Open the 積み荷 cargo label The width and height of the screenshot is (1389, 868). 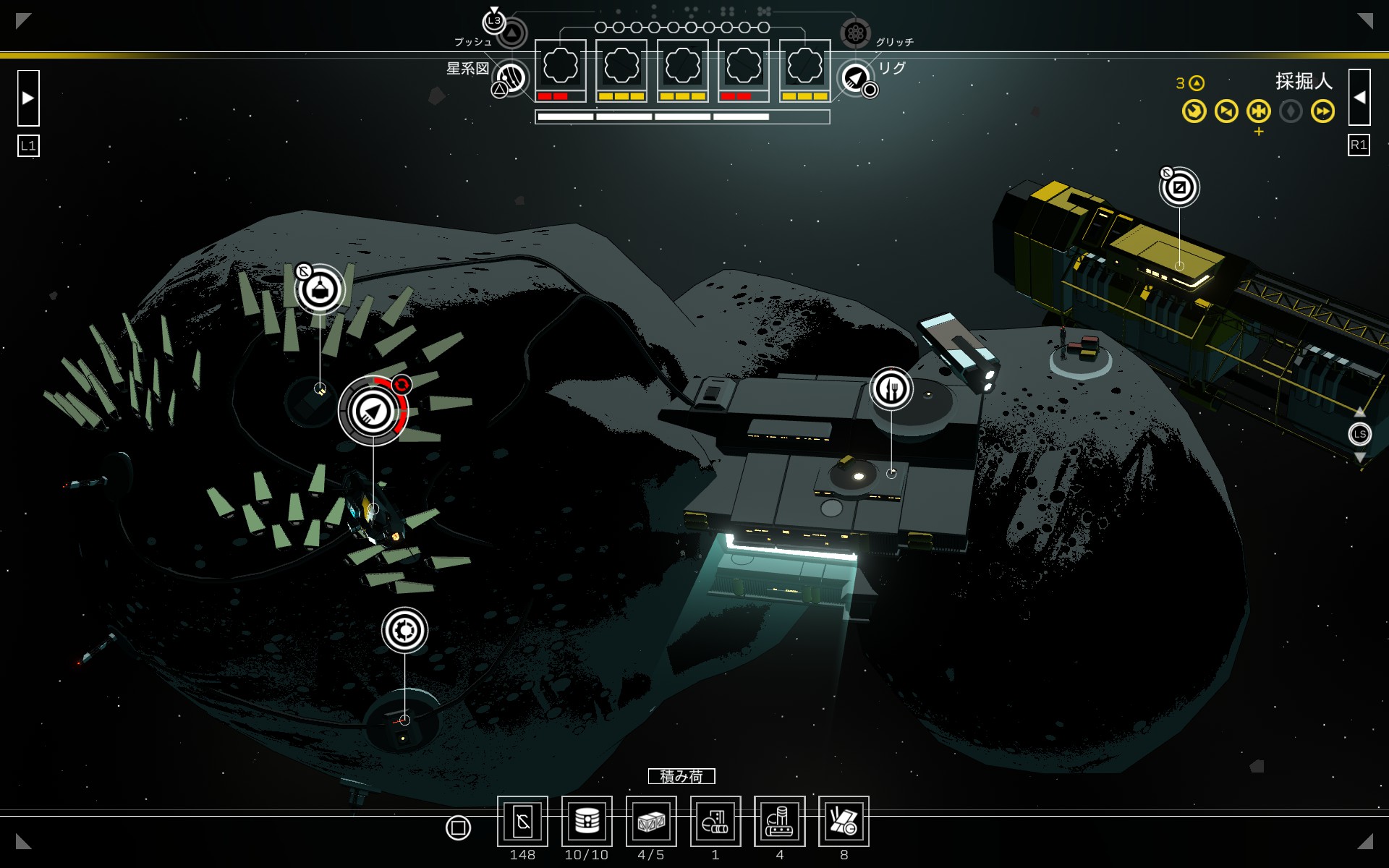click(681, 776)
